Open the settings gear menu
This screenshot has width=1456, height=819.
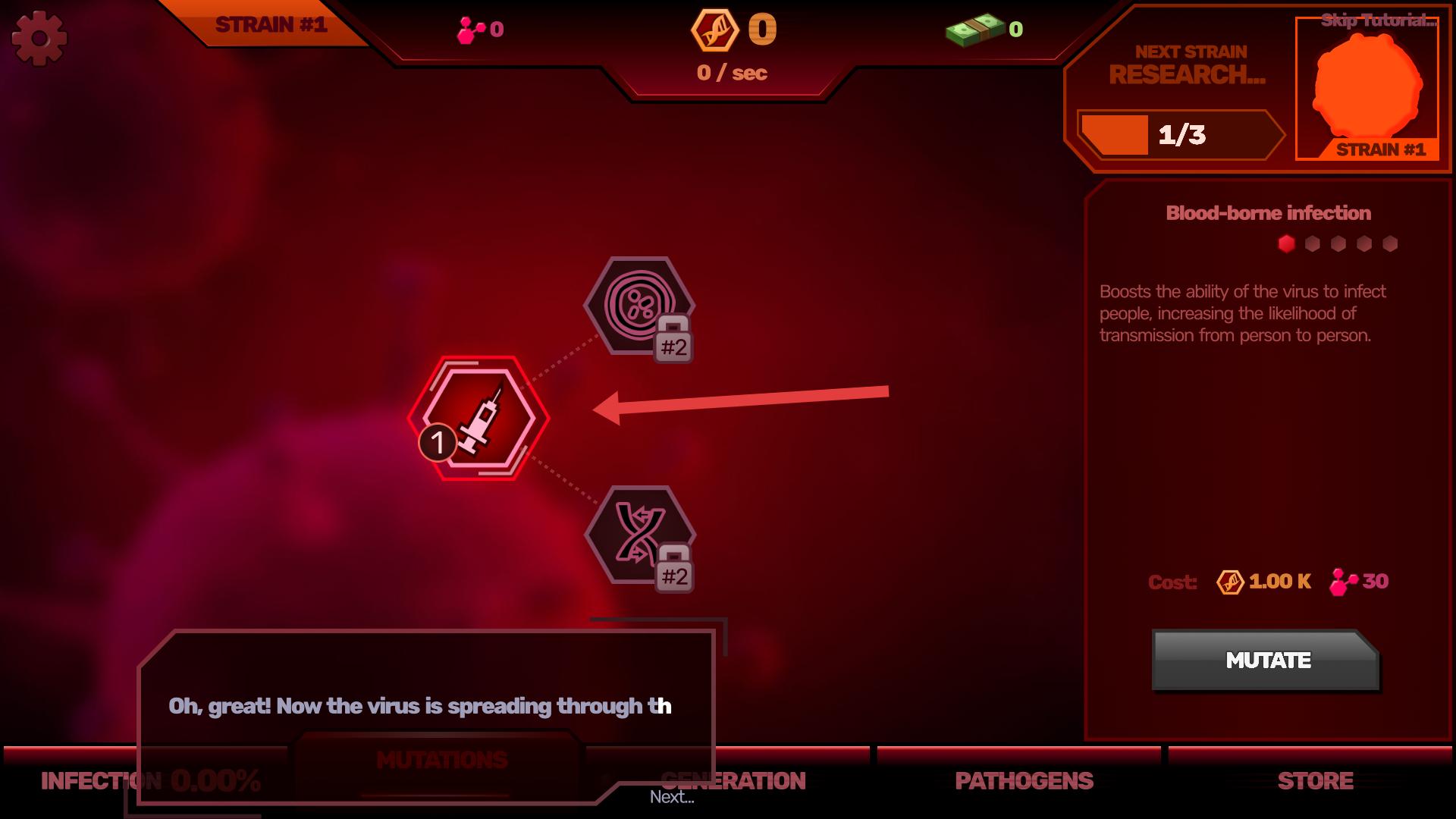39,38
